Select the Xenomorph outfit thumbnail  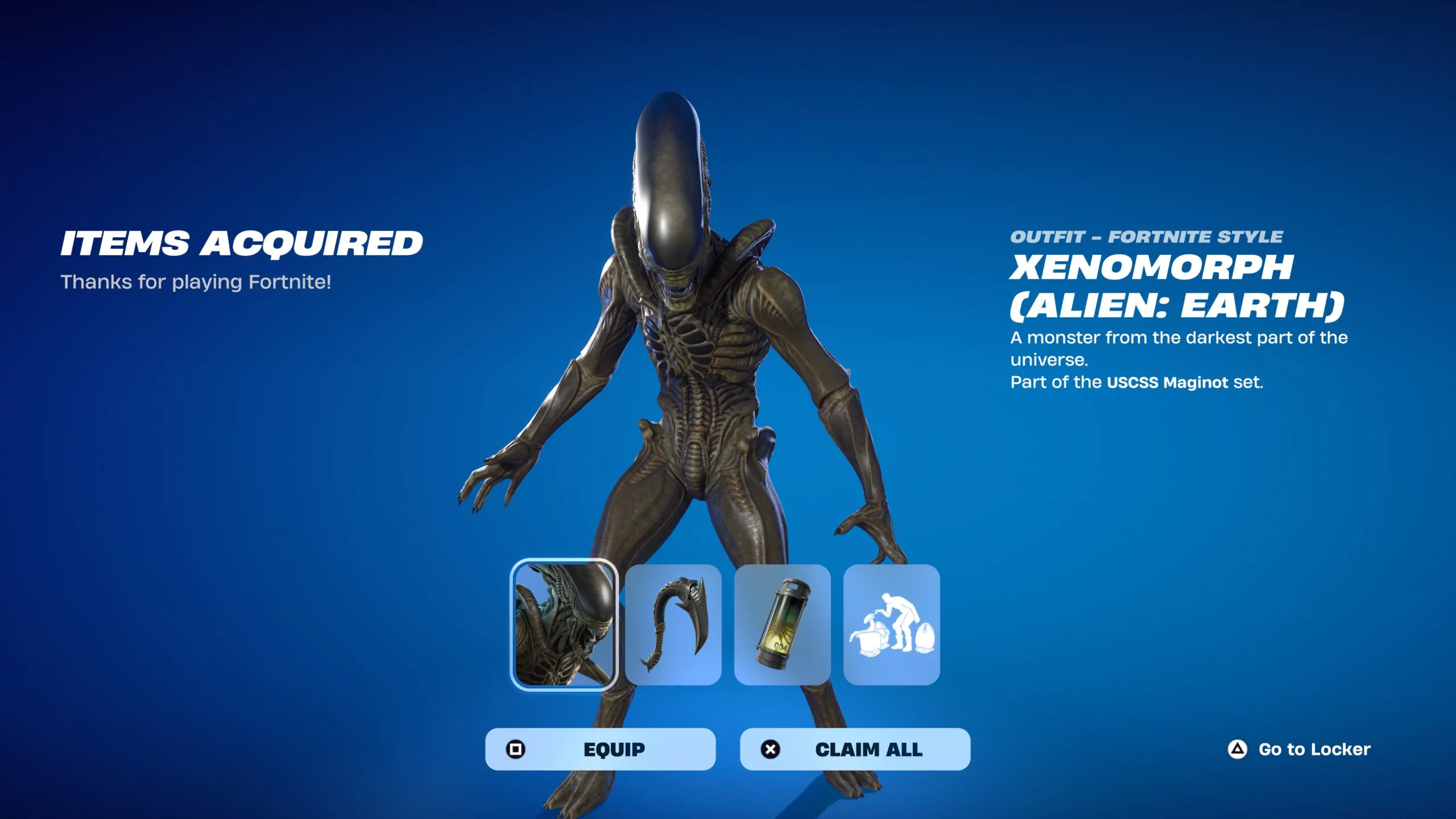click(564, 624)
